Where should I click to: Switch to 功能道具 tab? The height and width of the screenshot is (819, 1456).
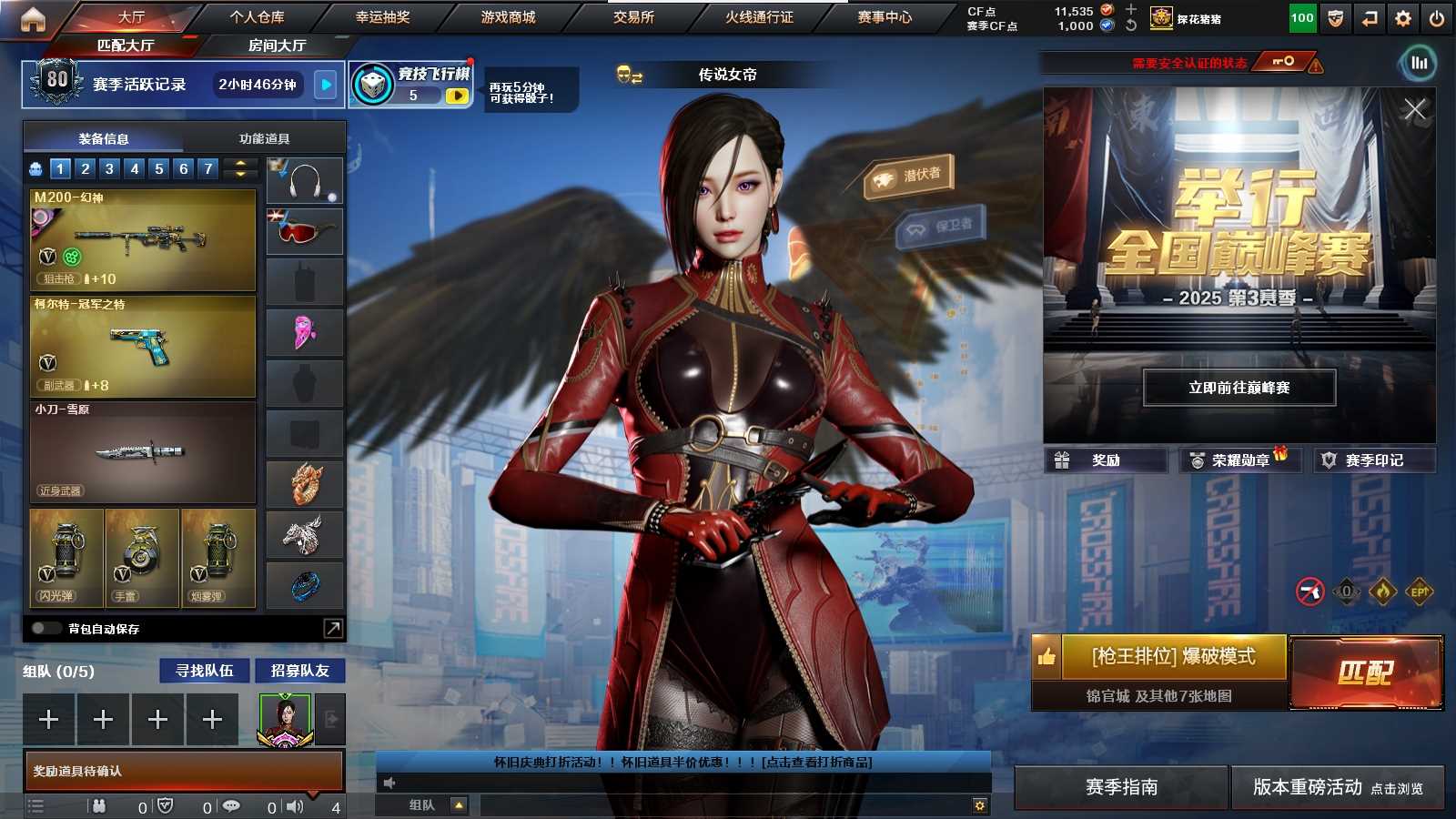[x=264, y=138]
